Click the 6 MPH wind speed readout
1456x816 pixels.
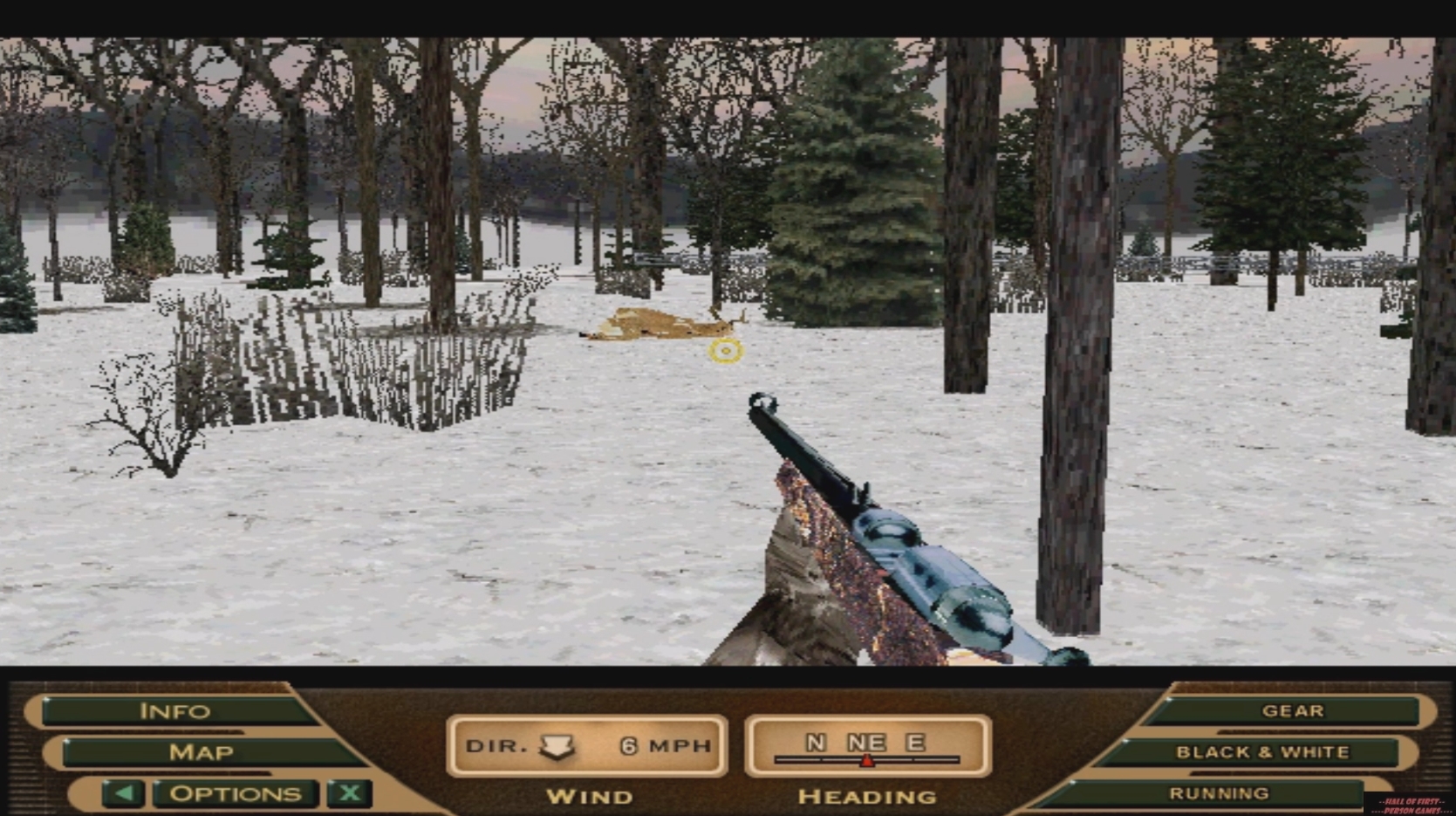[665, 745]
